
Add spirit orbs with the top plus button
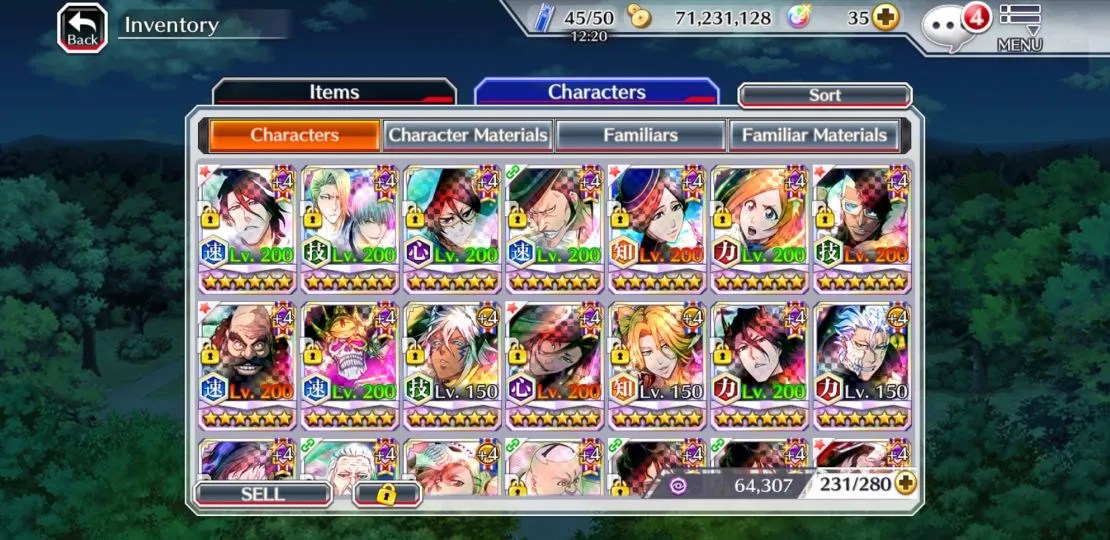point(885,17)
